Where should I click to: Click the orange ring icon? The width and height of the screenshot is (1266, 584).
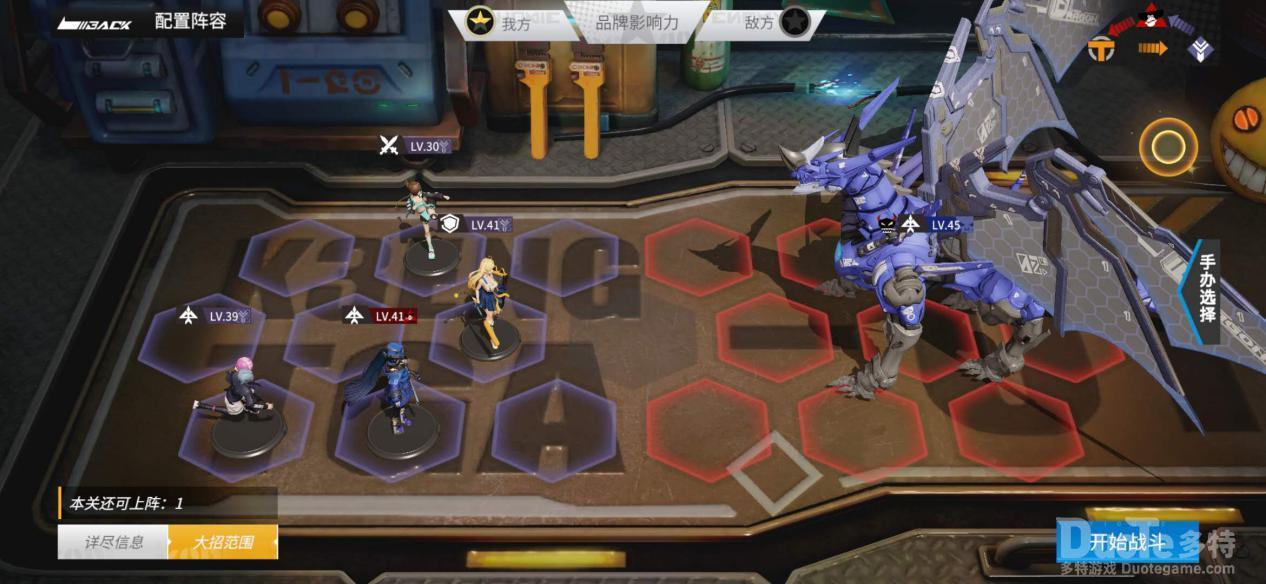pyautogui.click(x=1167, y=148)
